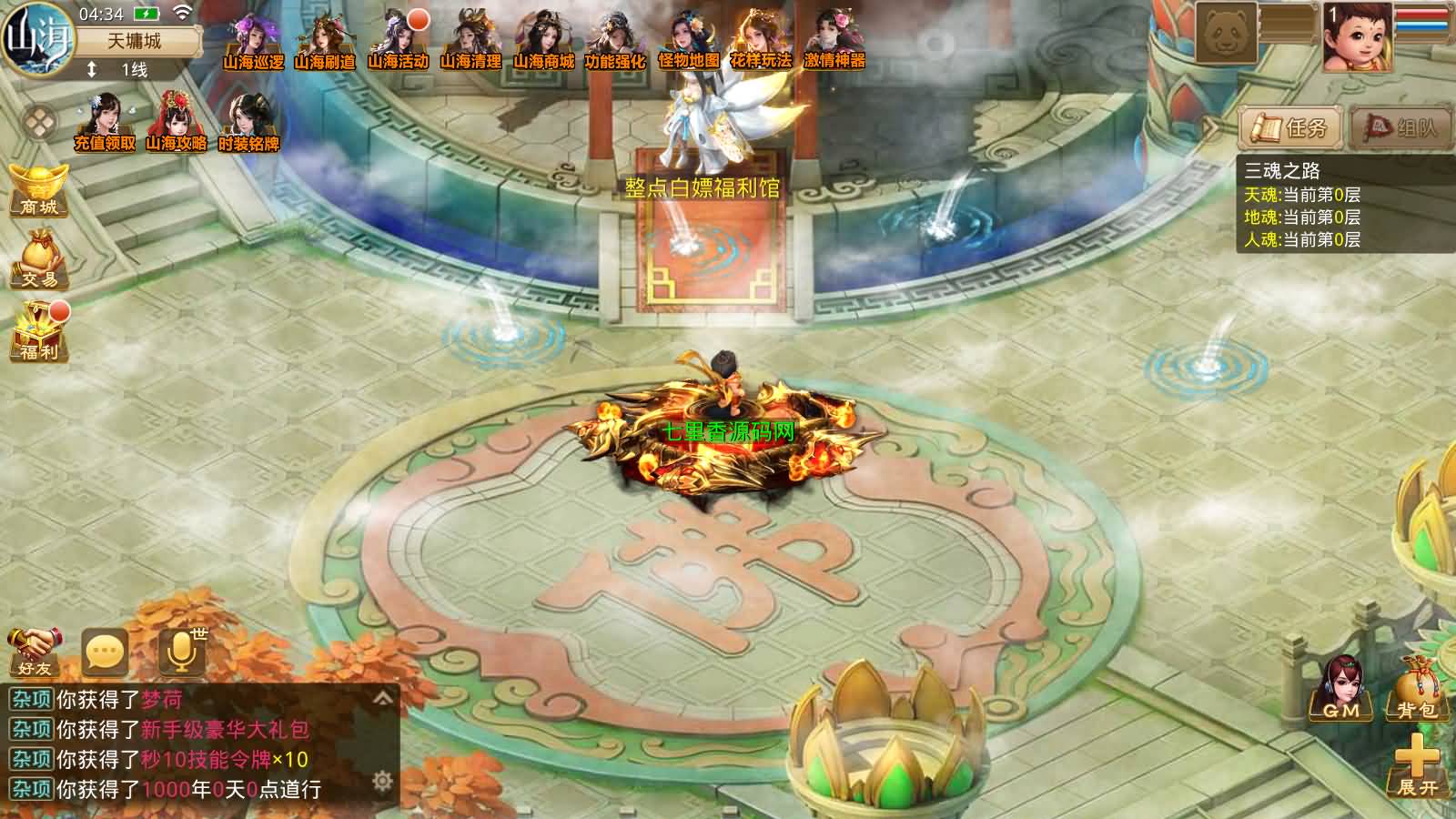
Task: Select the 山海刷道 icon
Action: pos(325,41)
